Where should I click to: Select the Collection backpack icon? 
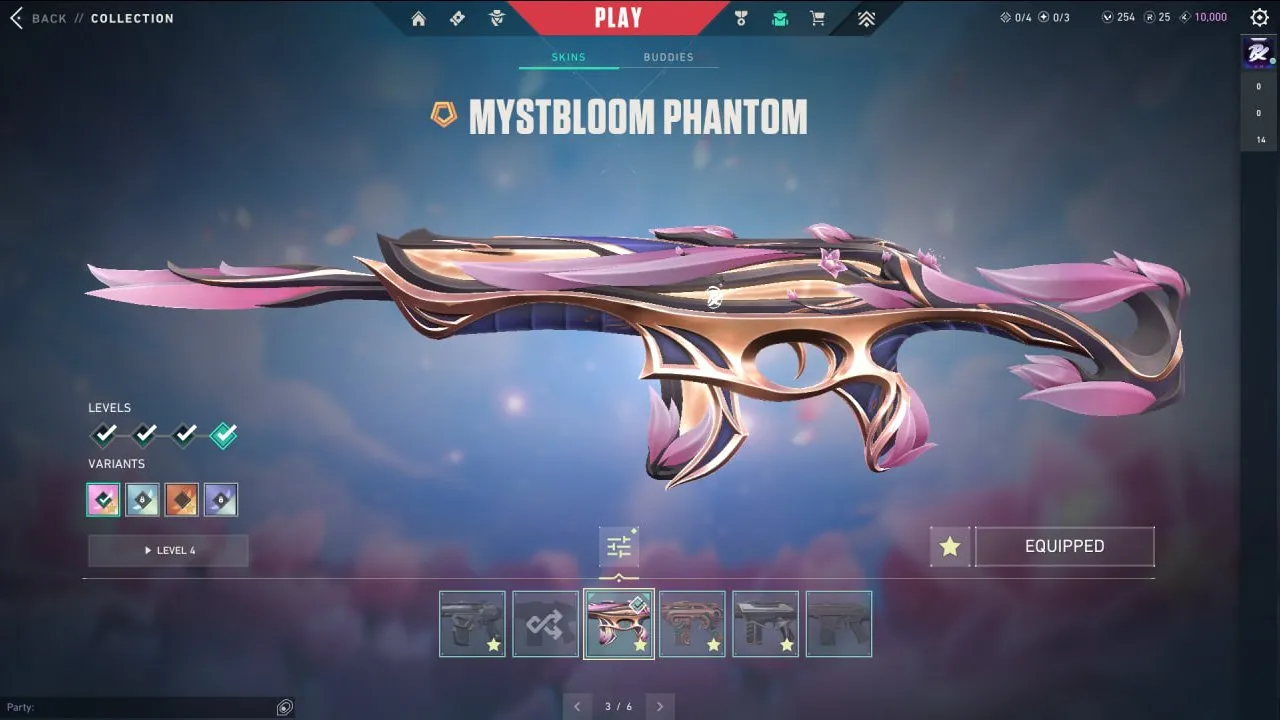[x=779, y=18]
